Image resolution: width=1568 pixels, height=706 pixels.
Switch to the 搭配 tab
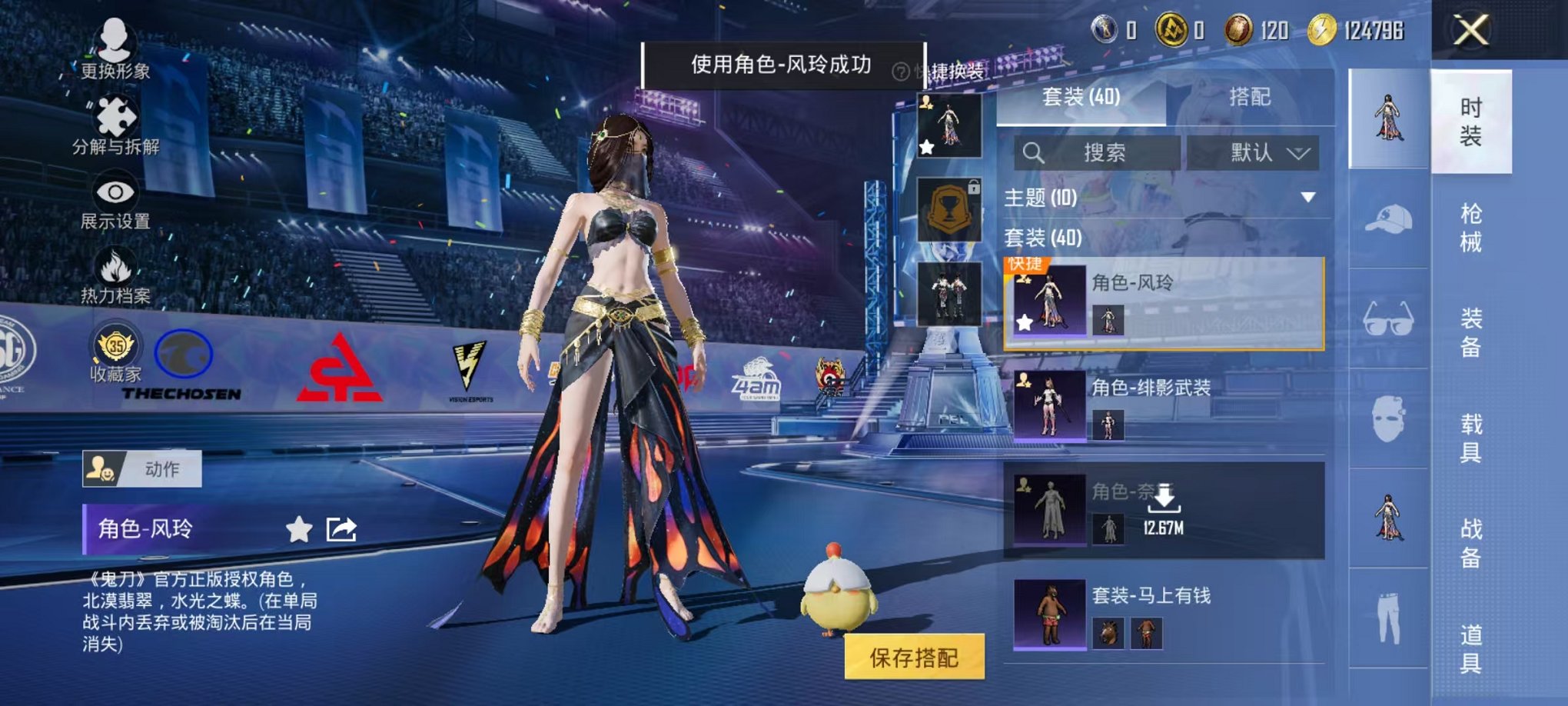(x=1249, y=97)
